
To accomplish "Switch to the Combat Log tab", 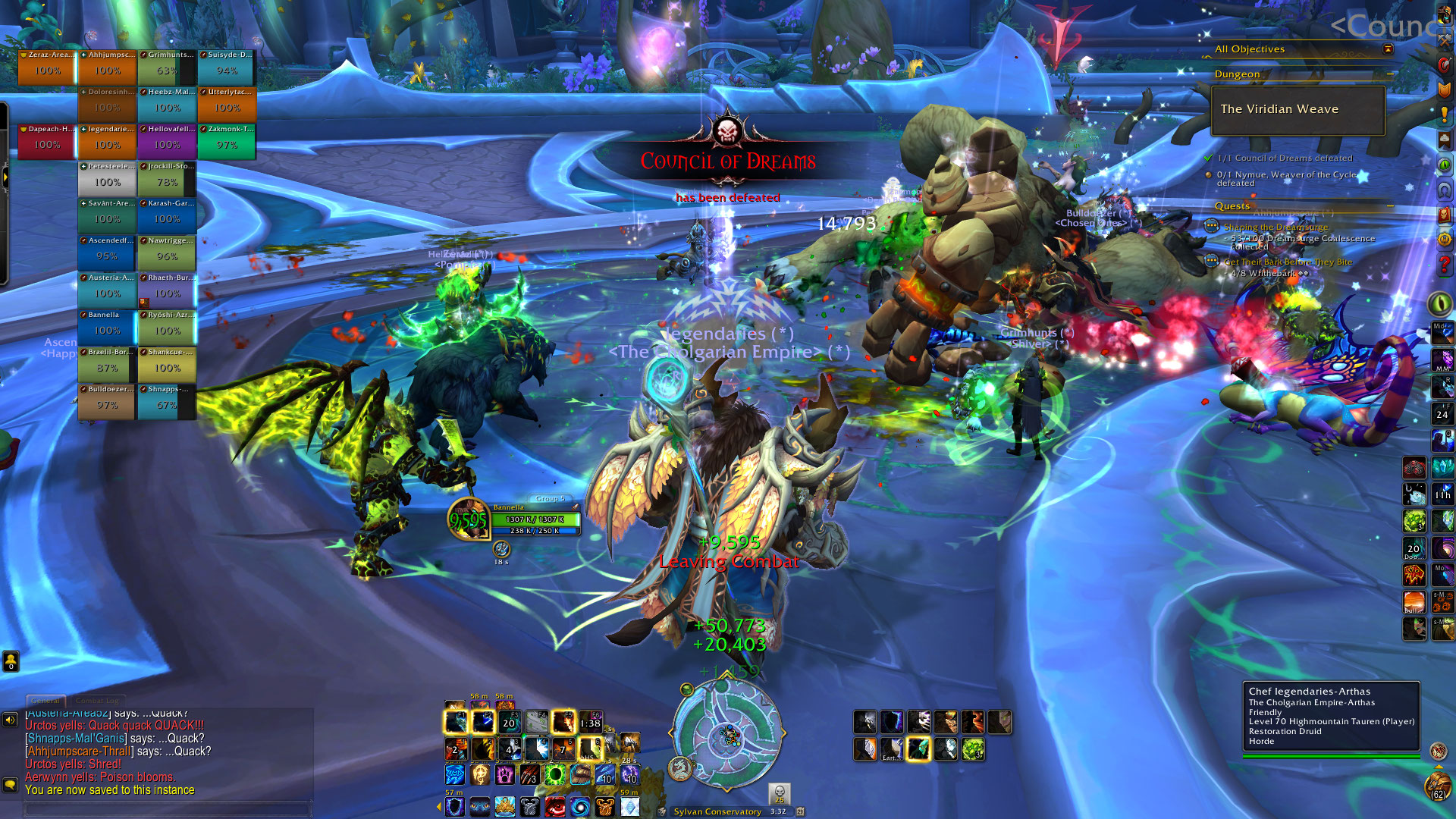I will pyautogui.click(x=97, y=701).
